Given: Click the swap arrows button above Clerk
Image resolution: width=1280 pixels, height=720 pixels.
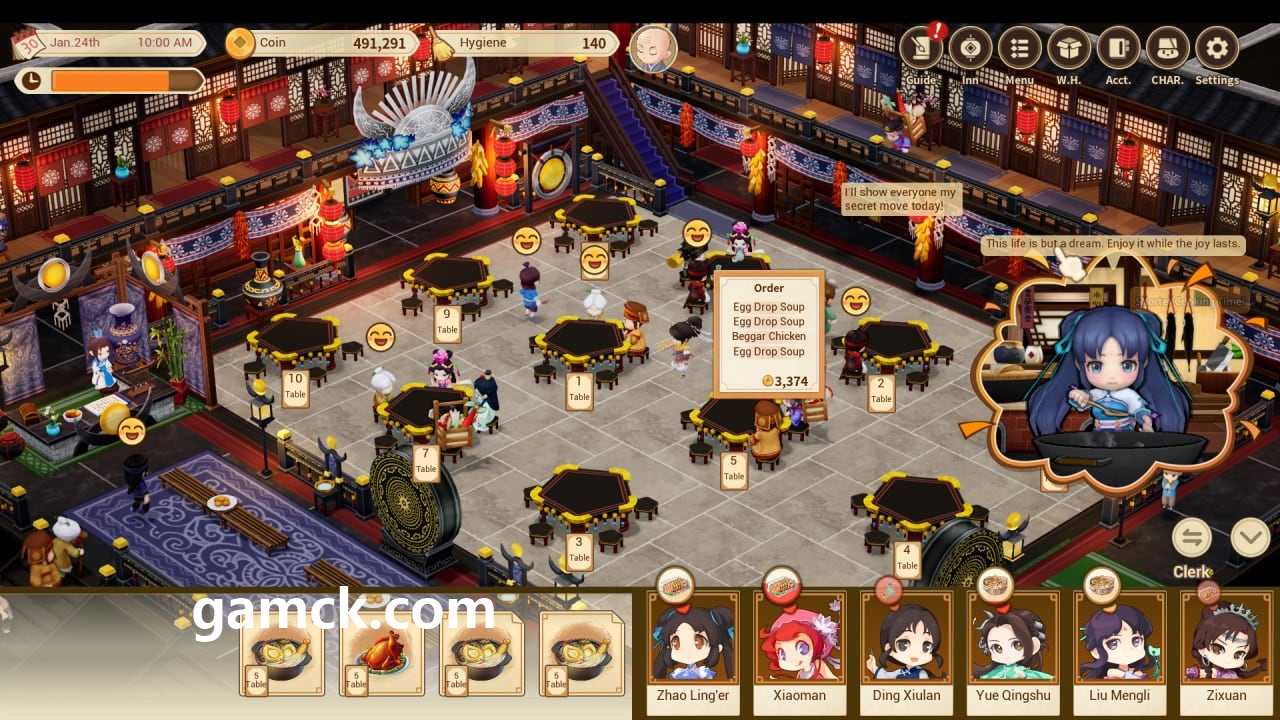Looking at the screenshot, I should 1192,538.
